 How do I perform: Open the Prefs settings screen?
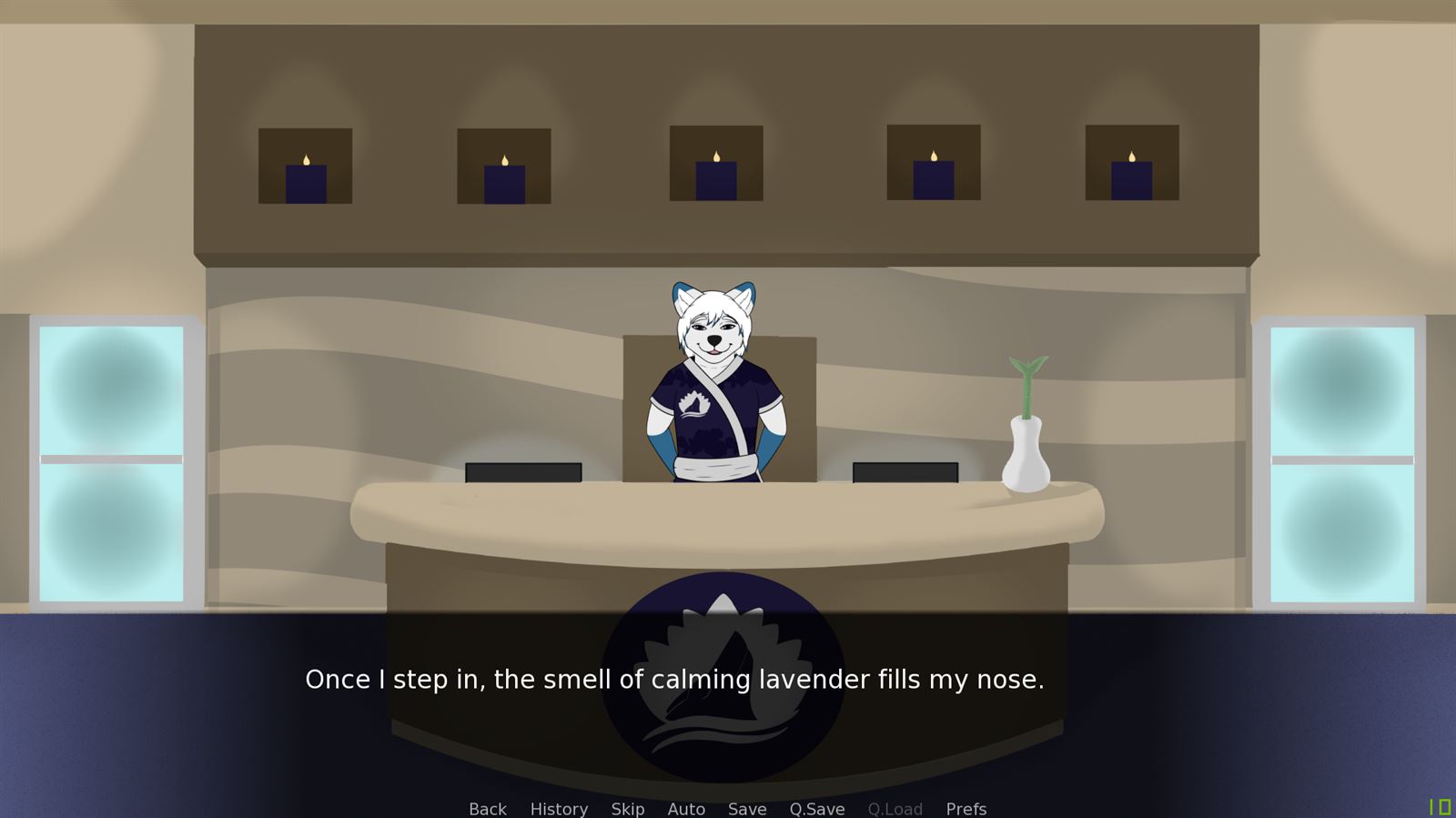[x=966, y=809]
